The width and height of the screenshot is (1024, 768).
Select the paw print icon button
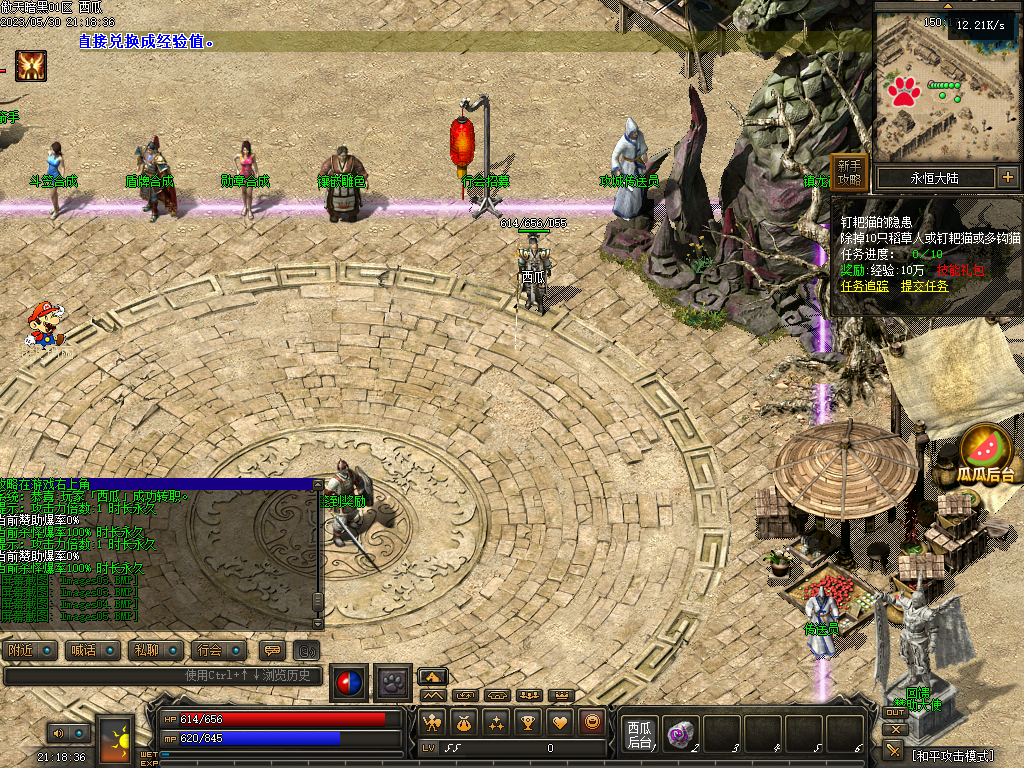pyautogui.click(x=393, y=681)
